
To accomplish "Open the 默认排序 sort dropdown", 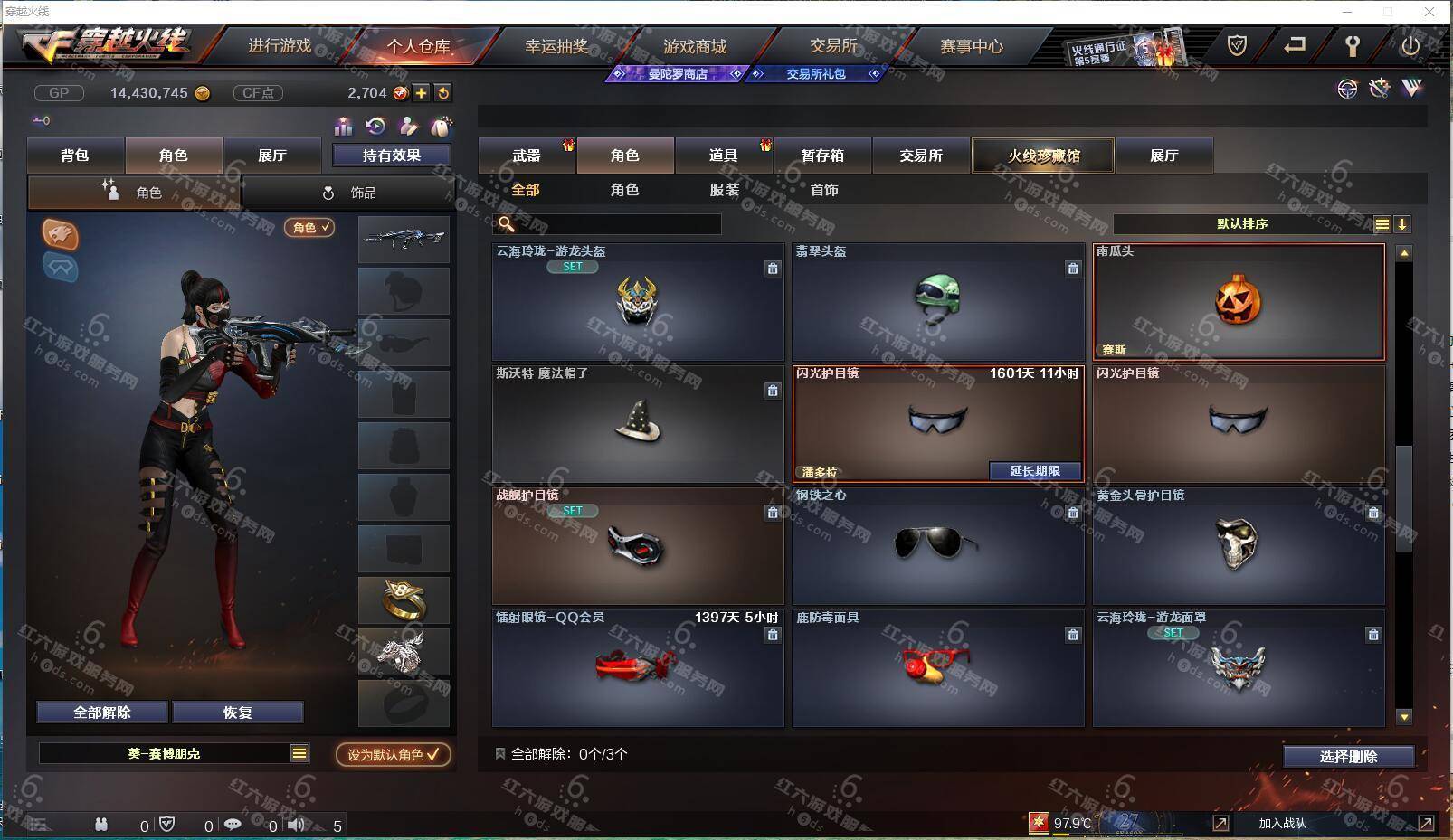I will (x=1242, y=224).
